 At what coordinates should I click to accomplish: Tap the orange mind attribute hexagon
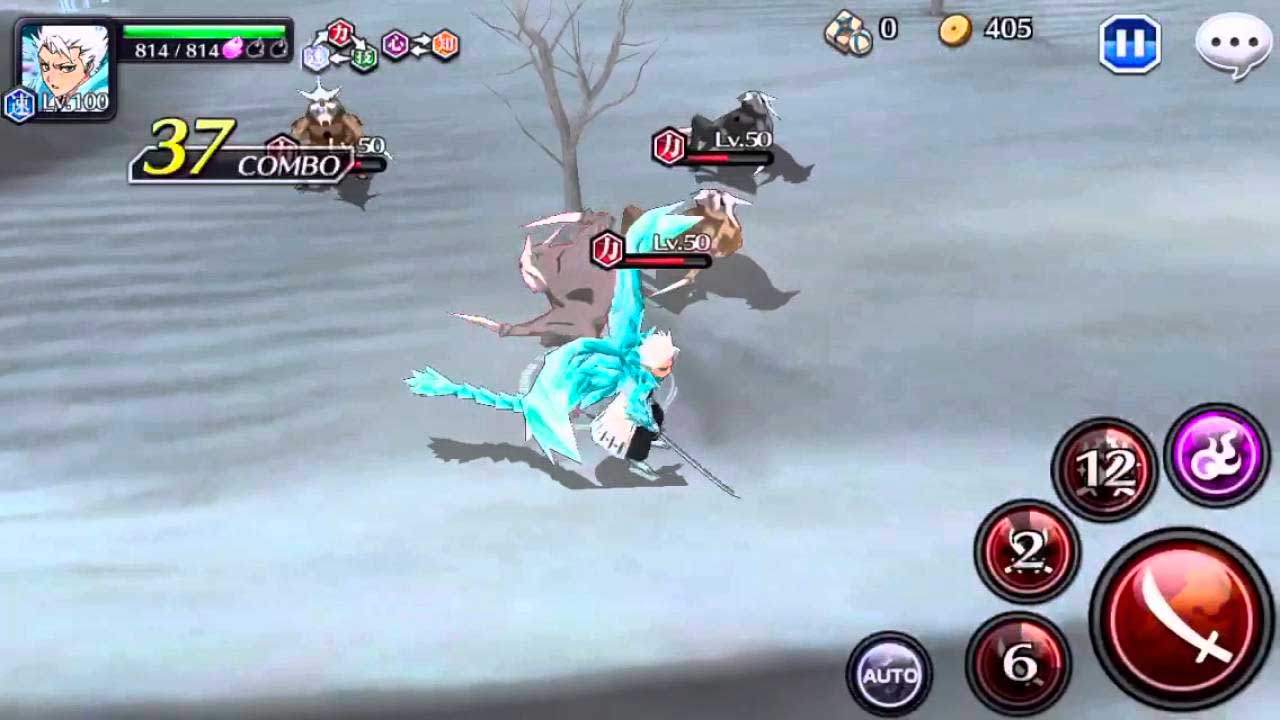point(444,42)
